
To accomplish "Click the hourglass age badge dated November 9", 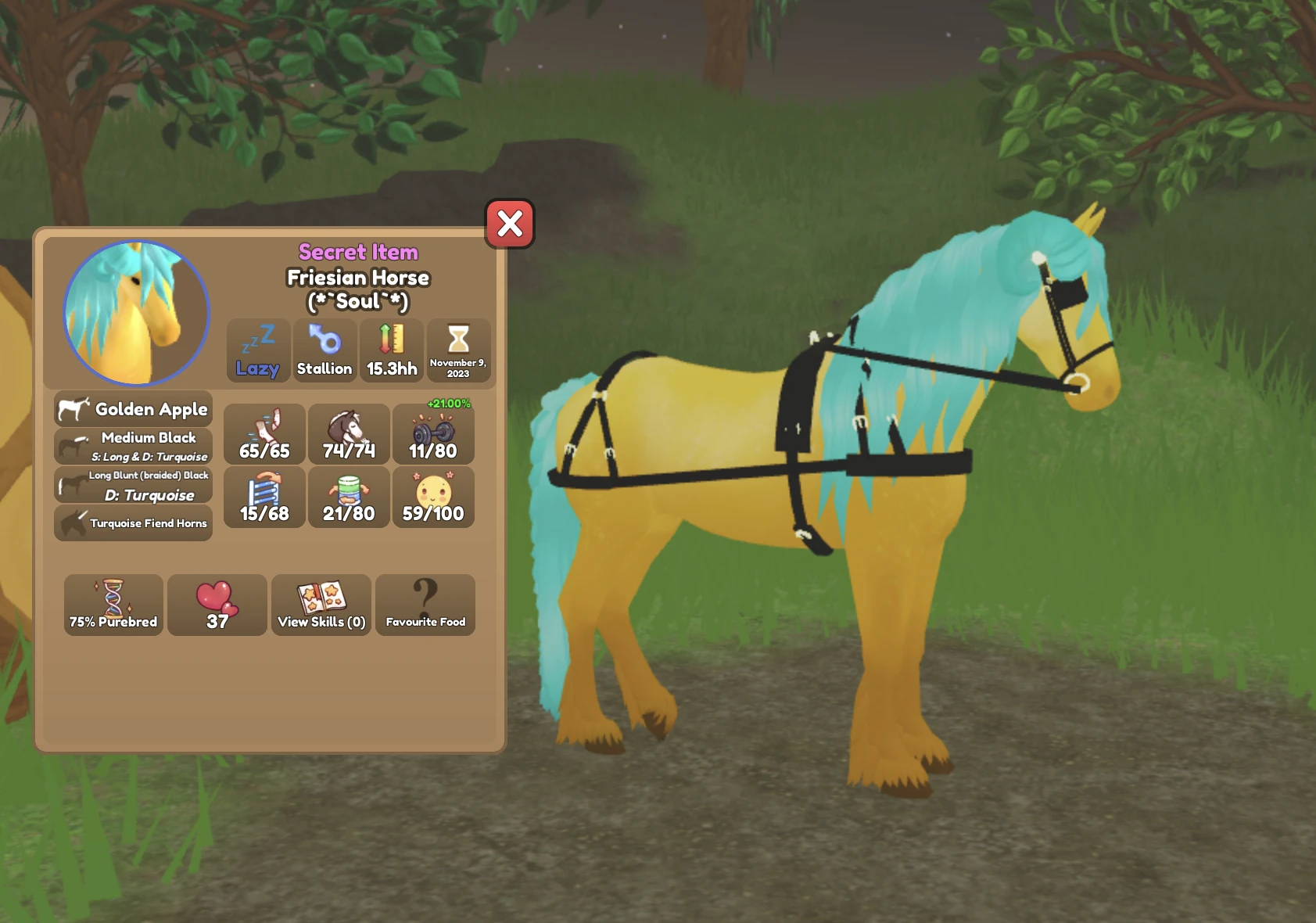I will coord(458,351).
